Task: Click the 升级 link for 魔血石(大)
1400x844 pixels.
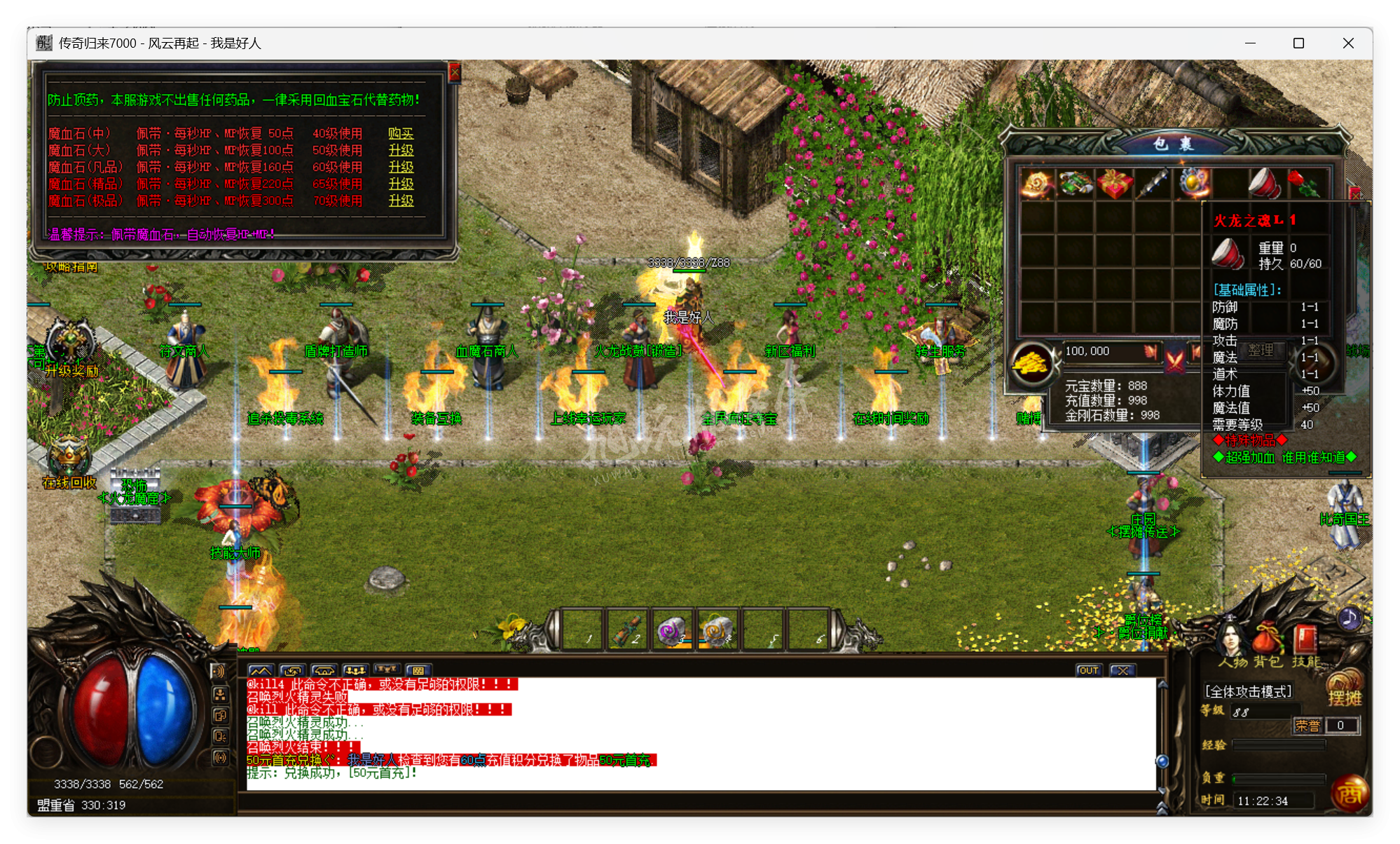Action: pos(400,150)
